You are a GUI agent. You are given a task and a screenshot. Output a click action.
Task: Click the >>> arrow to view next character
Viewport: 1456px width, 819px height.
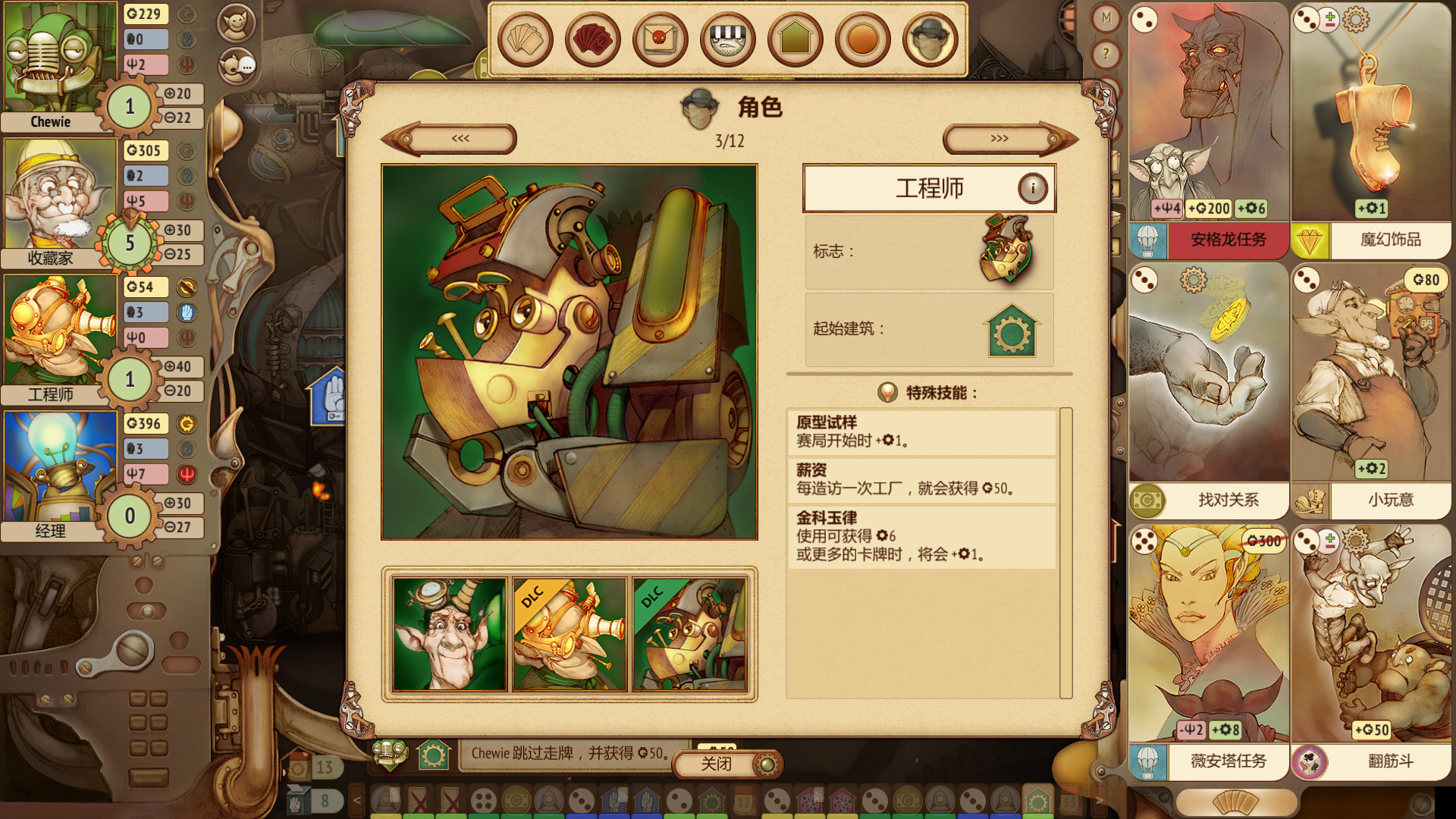(999, 139)
